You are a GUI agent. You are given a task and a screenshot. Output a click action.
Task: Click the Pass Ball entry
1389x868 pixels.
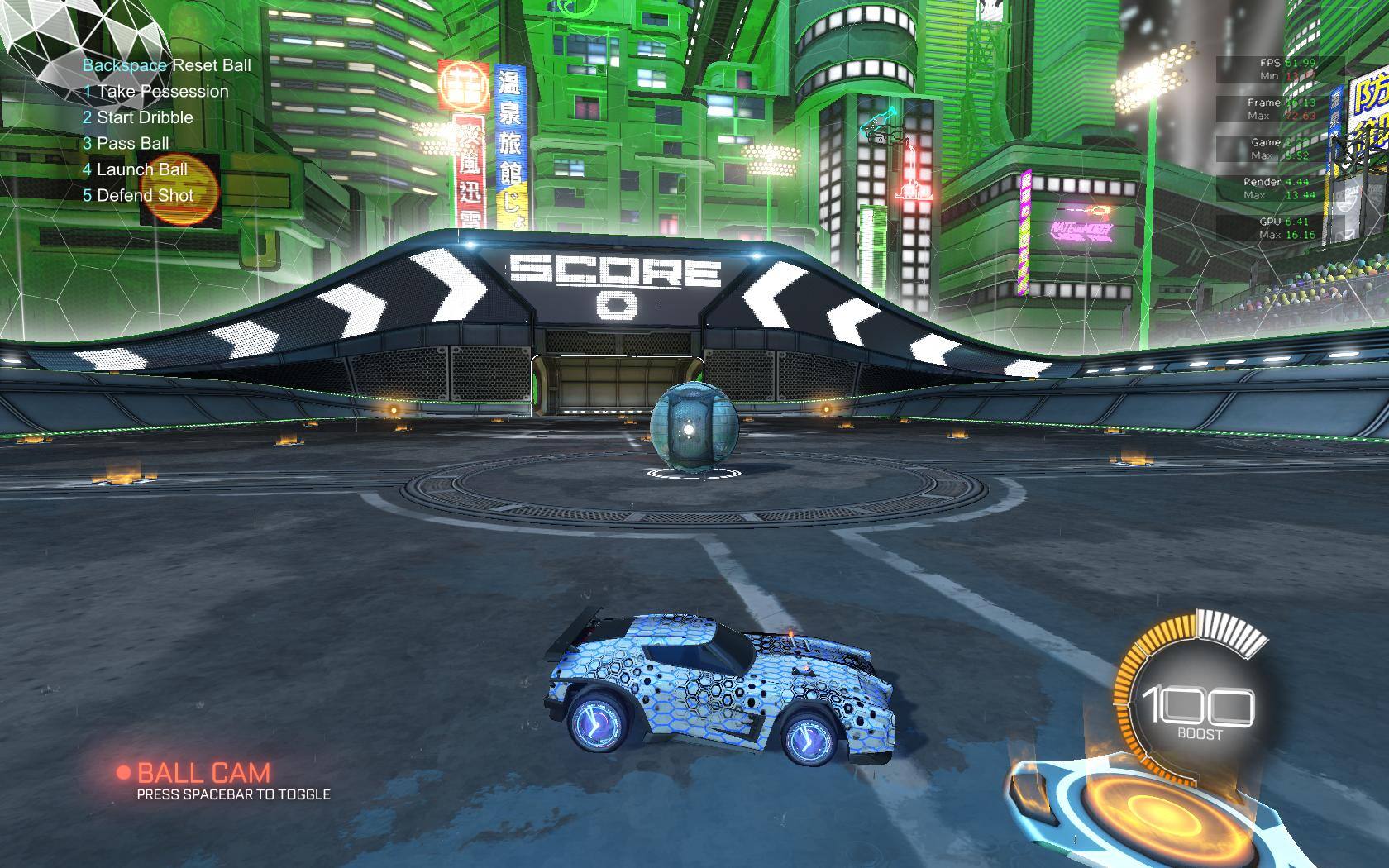126,143
